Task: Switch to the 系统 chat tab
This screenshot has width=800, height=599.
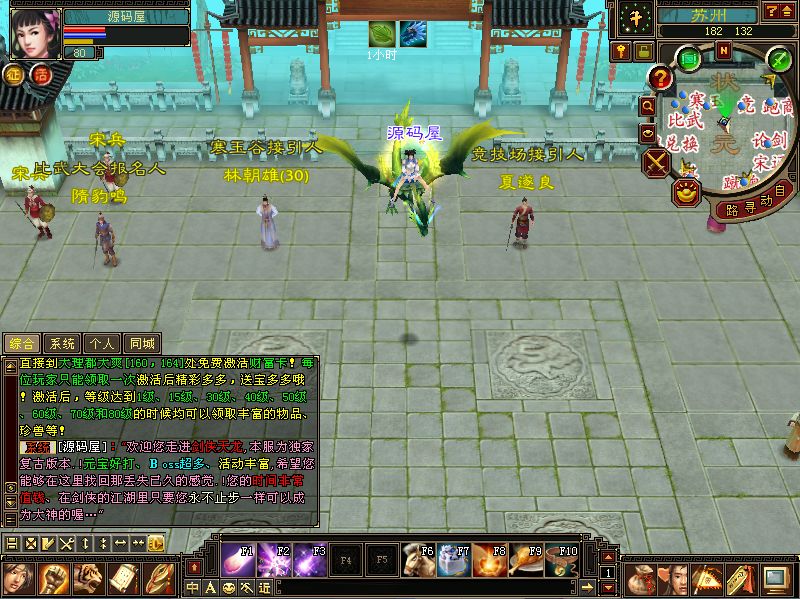Action: tap(62, 343)
